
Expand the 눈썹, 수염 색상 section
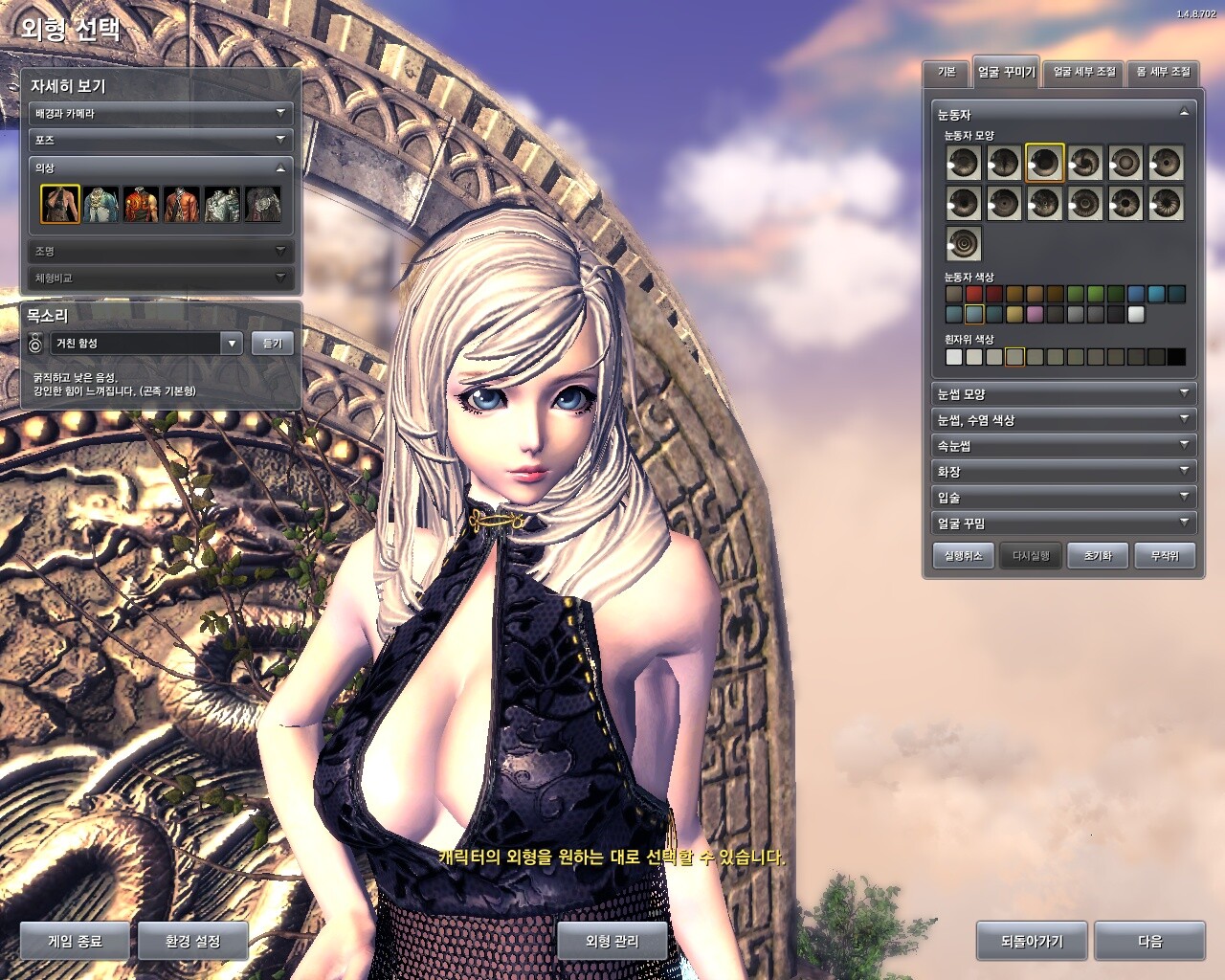[x=1062, y=420]
